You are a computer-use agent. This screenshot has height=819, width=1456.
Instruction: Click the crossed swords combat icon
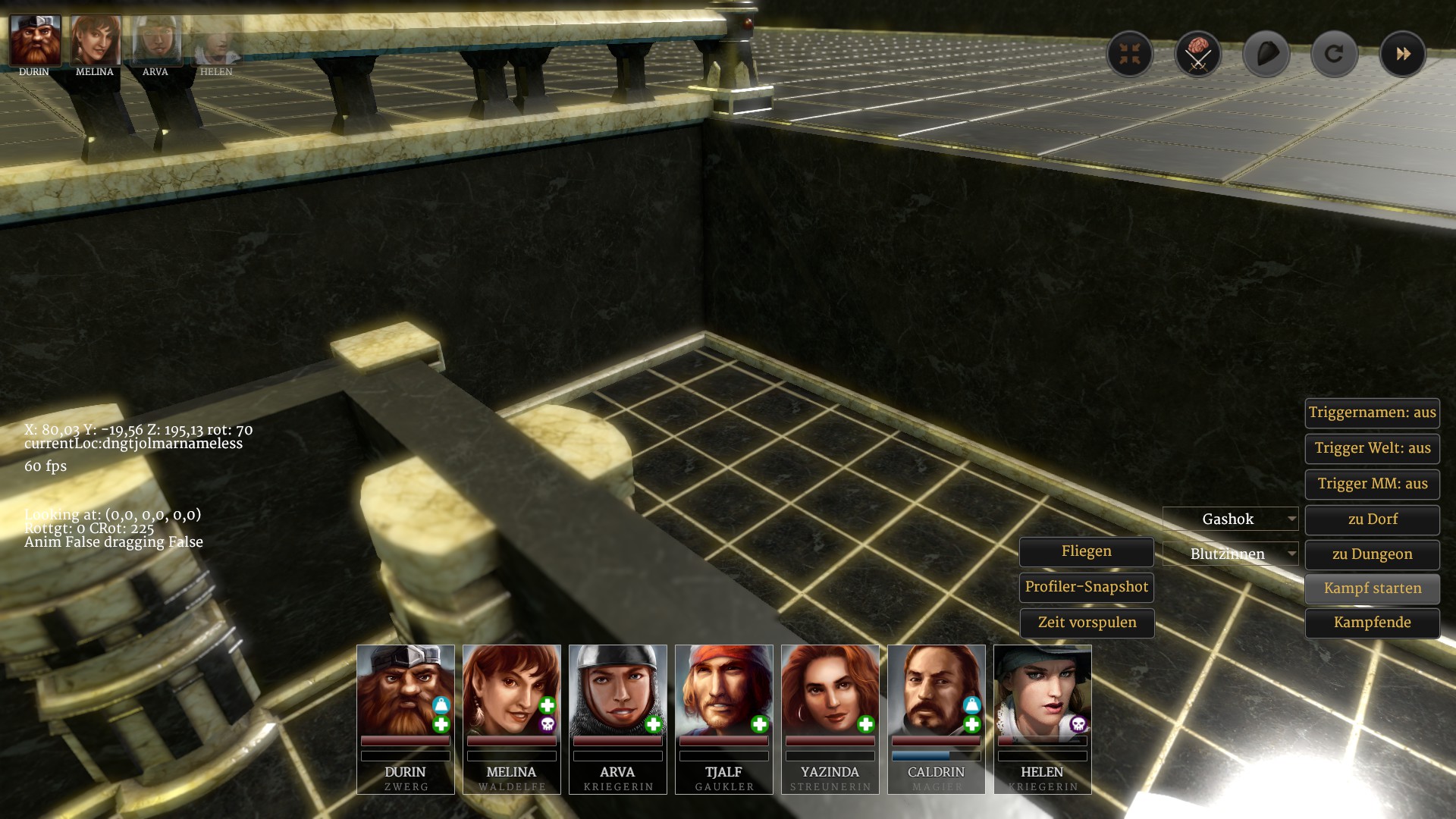click(x=1197, y=54)
